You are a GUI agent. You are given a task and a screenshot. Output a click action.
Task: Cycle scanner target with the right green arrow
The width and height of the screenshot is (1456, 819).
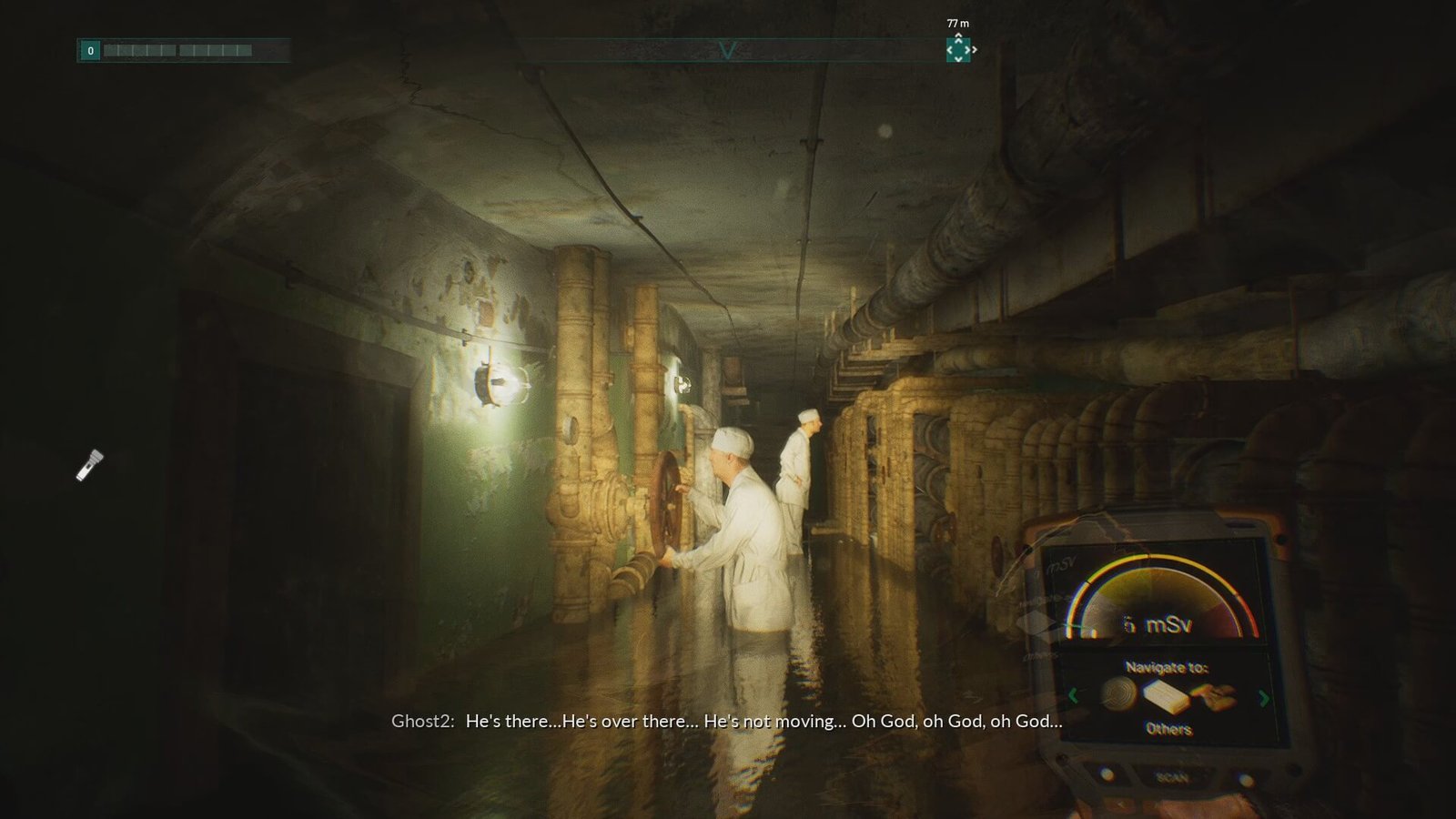tap(1263, 698)
